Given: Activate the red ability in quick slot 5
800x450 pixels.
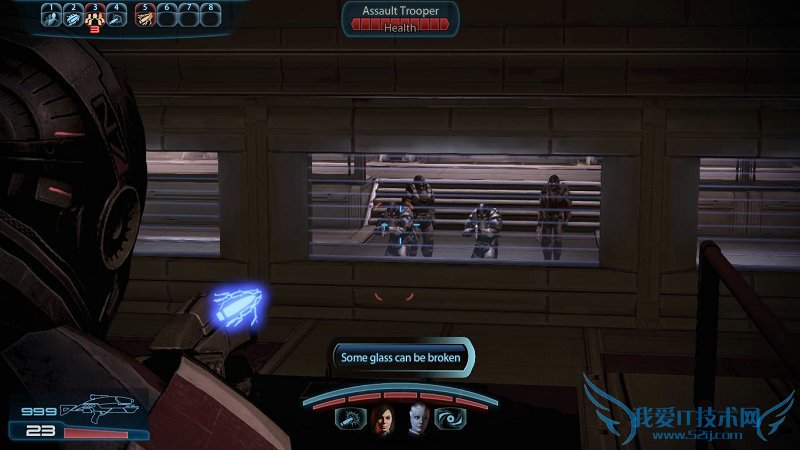Looking at the screenshot, I should 144,17.
